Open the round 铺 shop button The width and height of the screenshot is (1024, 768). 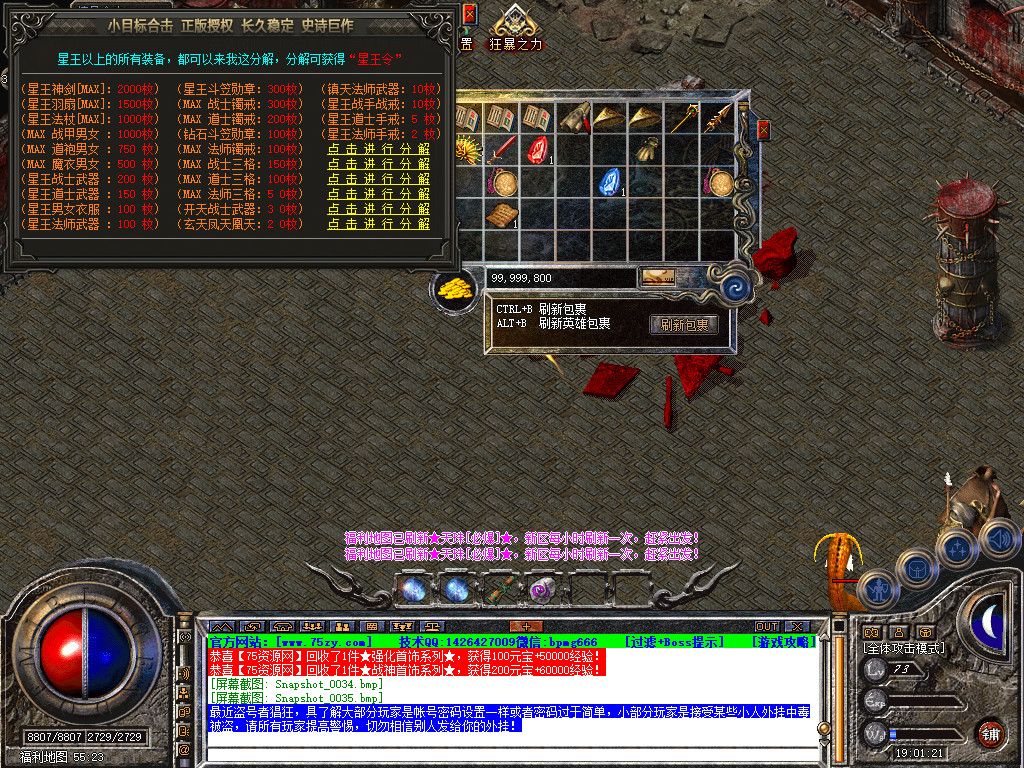[x=990, y=733]
